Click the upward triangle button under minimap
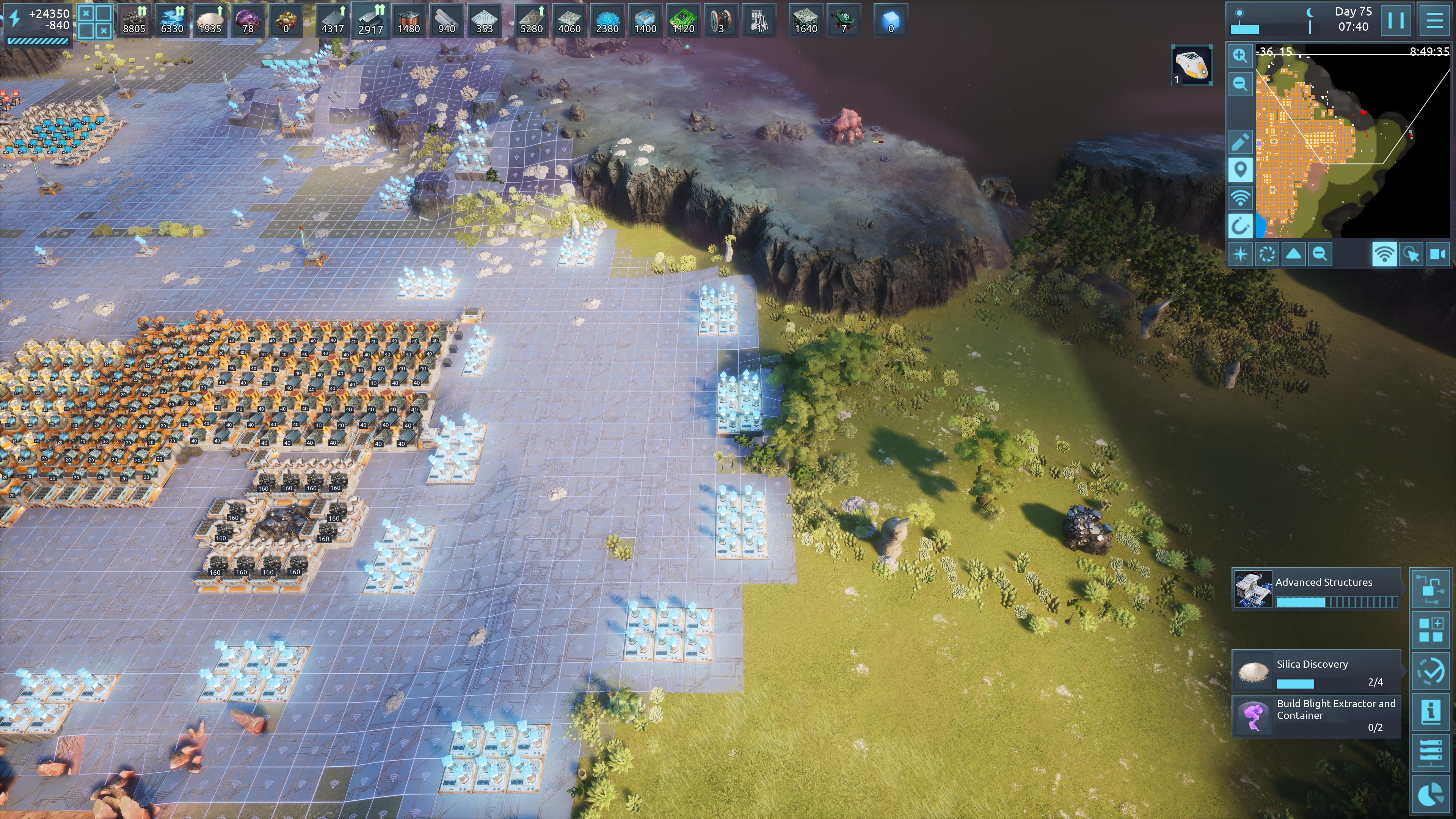The width and height of the screenshot is (1456, 819). pyautogui.click(x=1293, y=254)
